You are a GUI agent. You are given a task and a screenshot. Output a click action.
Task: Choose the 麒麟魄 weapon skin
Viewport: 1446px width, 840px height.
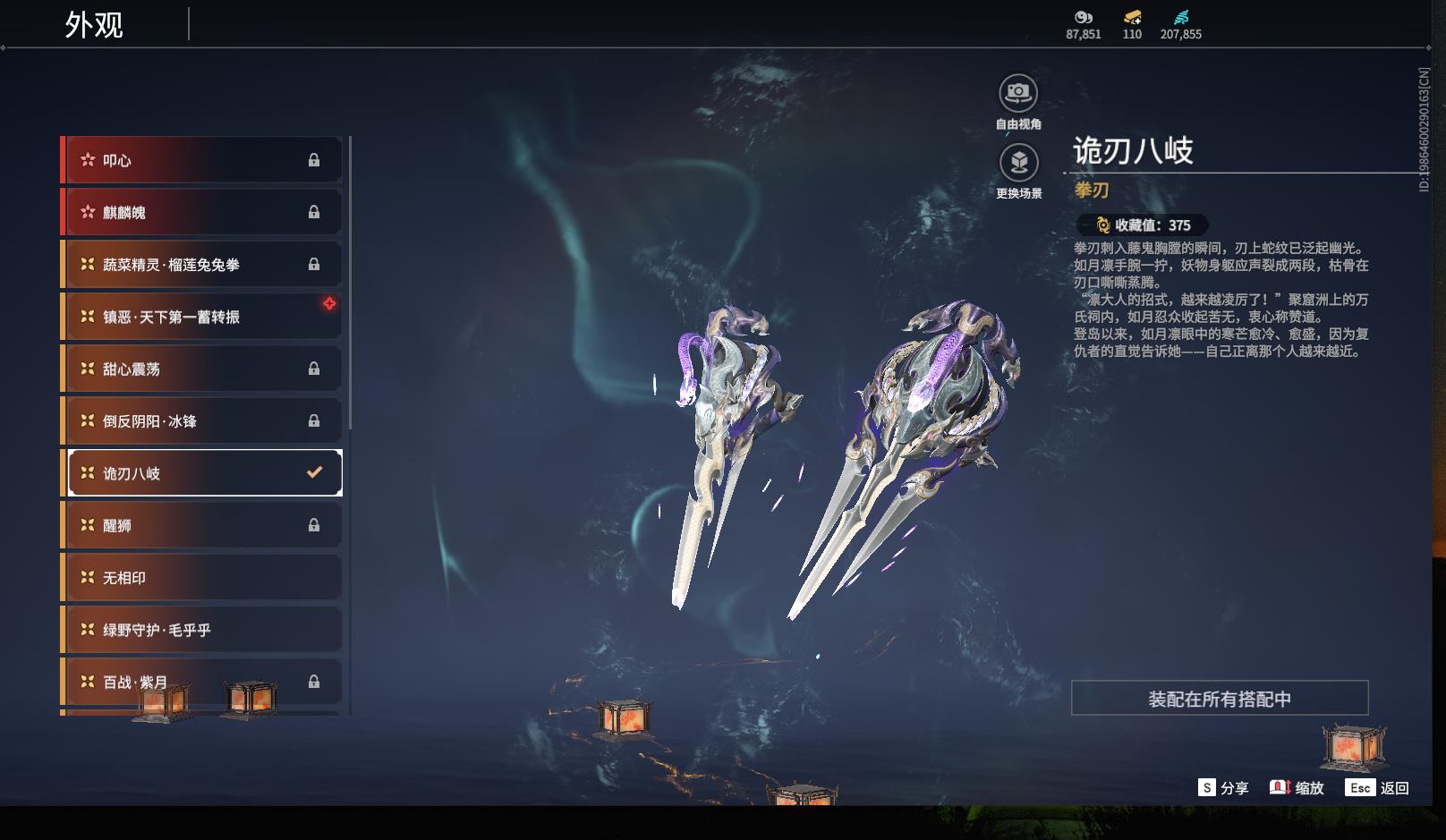point(201,212)
